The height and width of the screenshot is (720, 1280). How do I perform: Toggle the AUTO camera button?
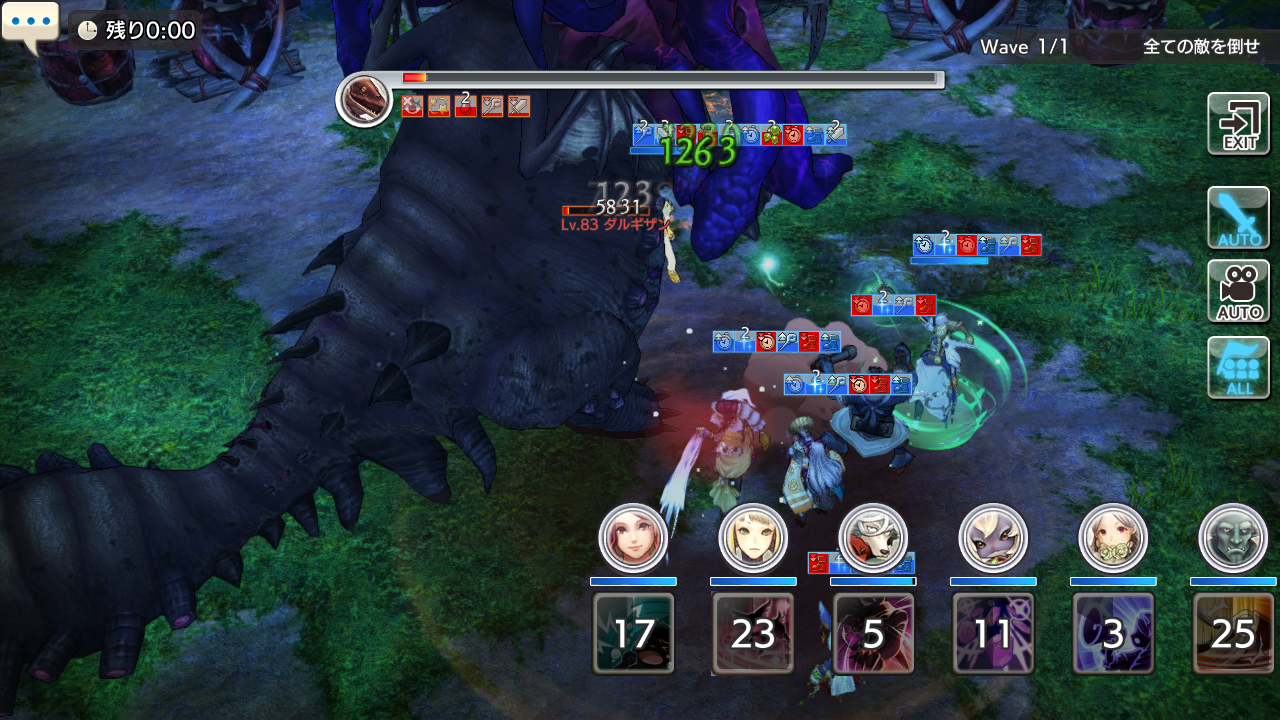click(1238, 291)
